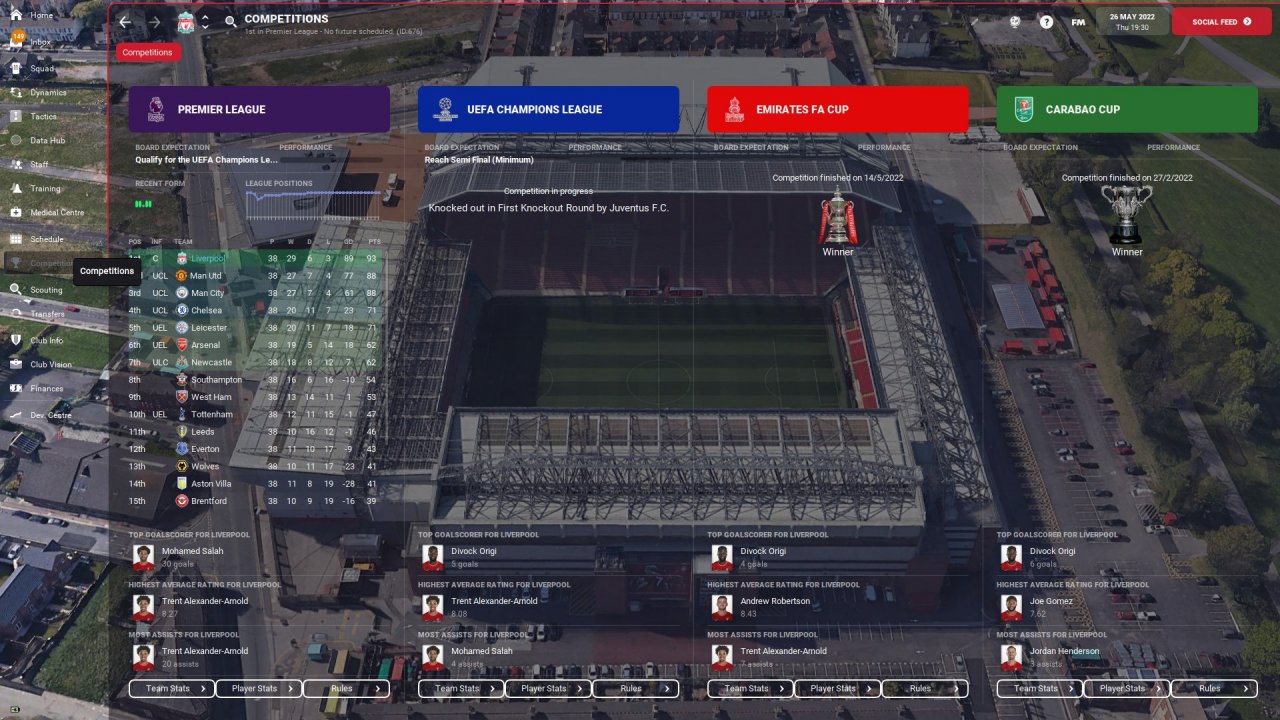
Task: Open the Medical Centre
Action: [x=56, y=213]
